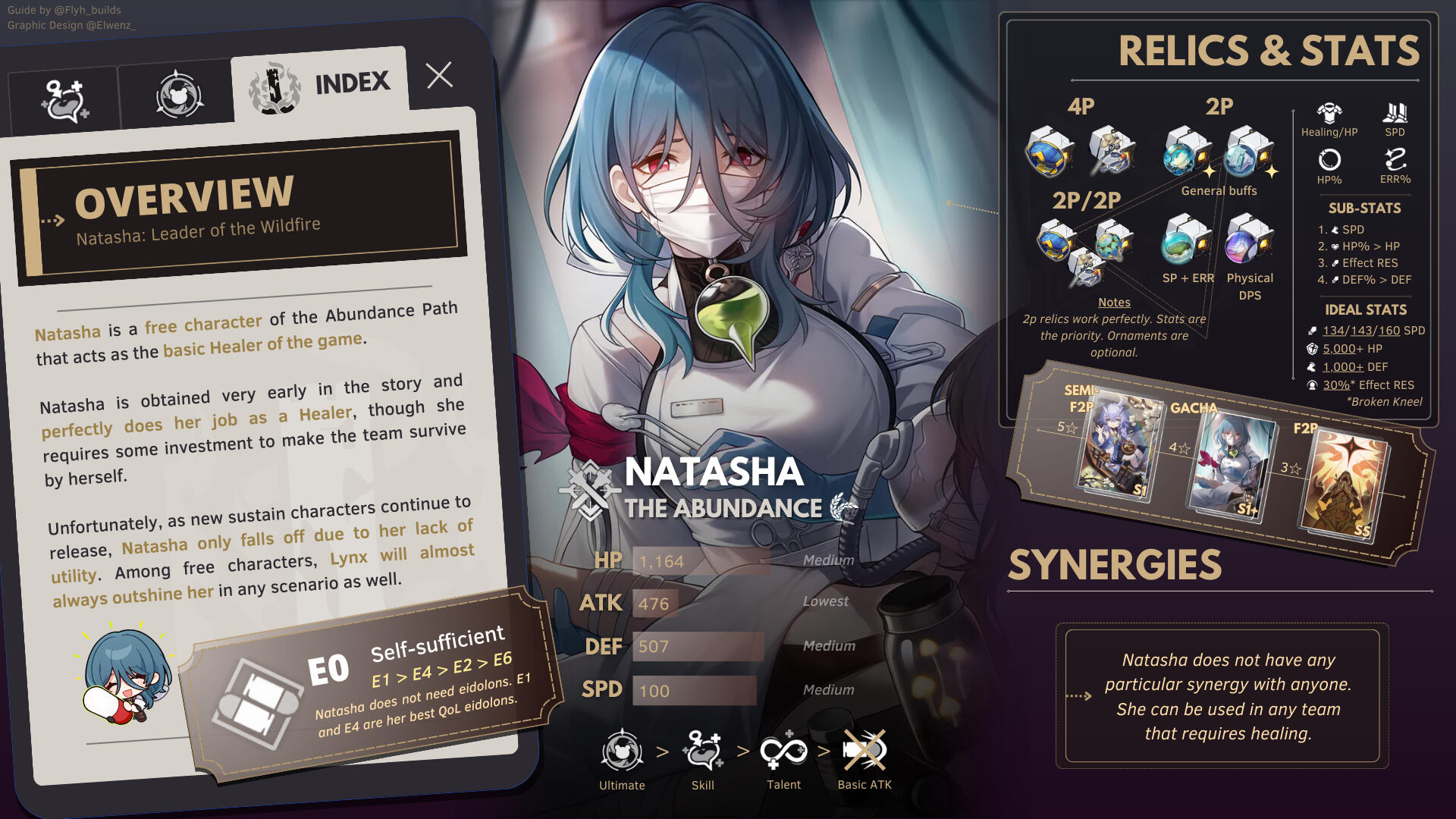Open the heart skill icon tab

pyautogui.click(x=64, y=101)
